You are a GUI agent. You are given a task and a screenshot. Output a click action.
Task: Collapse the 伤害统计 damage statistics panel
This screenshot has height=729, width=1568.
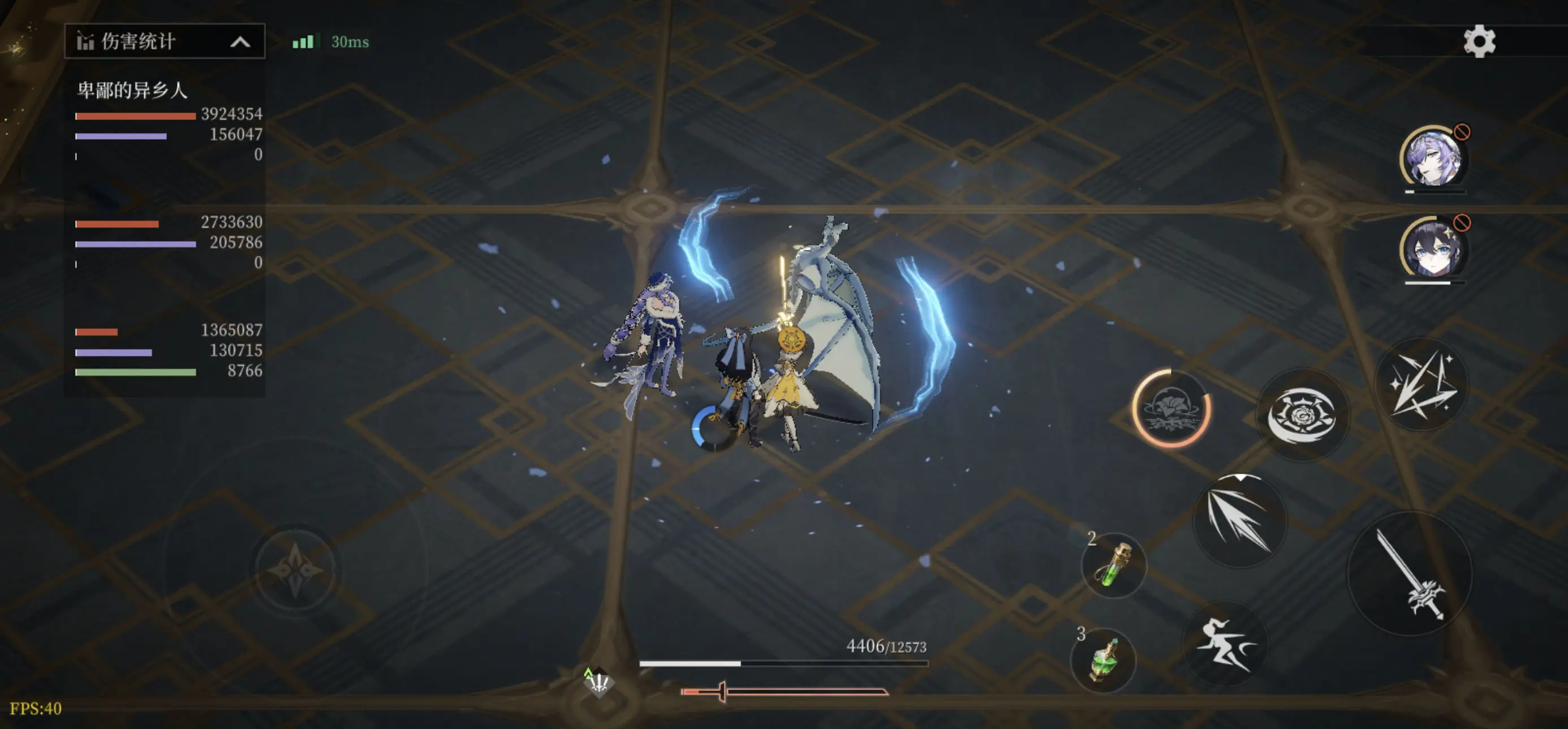(x=240, y=42)
